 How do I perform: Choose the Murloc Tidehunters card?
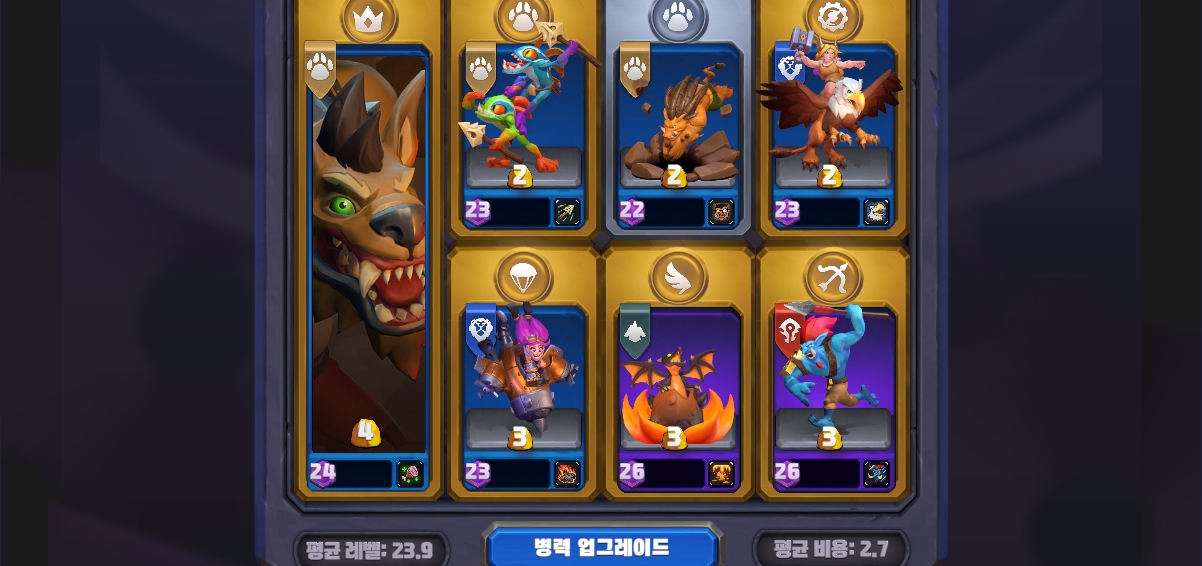click(x=523, y=120)
